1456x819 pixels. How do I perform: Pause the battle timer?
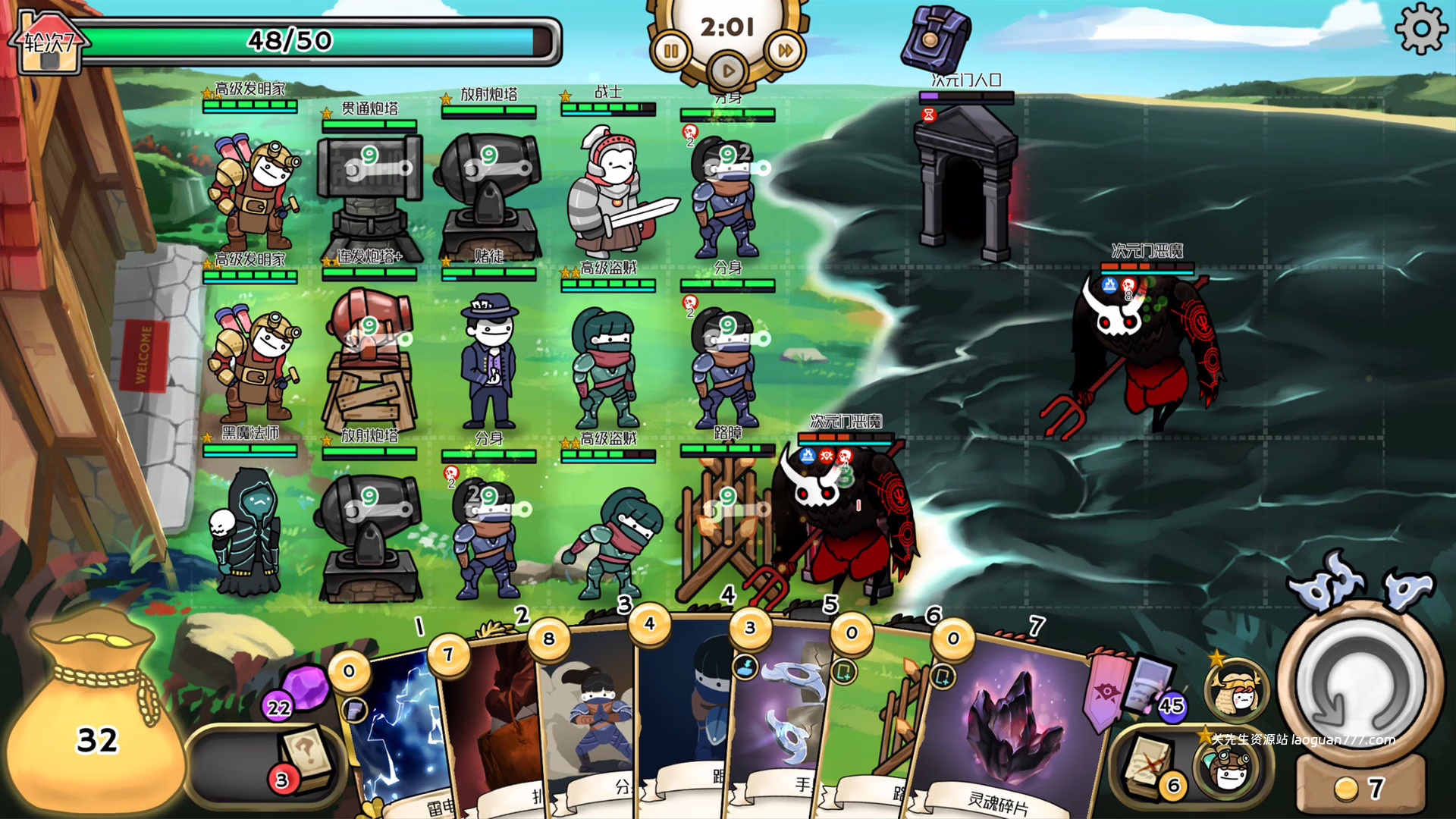[x=671, y=52]
